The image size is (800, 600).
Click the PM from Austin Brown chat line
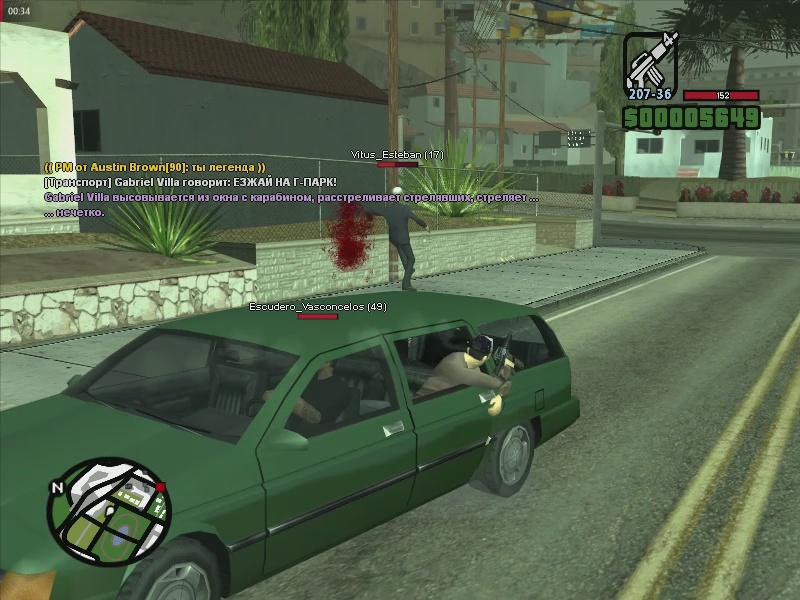click(x=154, y=167)
